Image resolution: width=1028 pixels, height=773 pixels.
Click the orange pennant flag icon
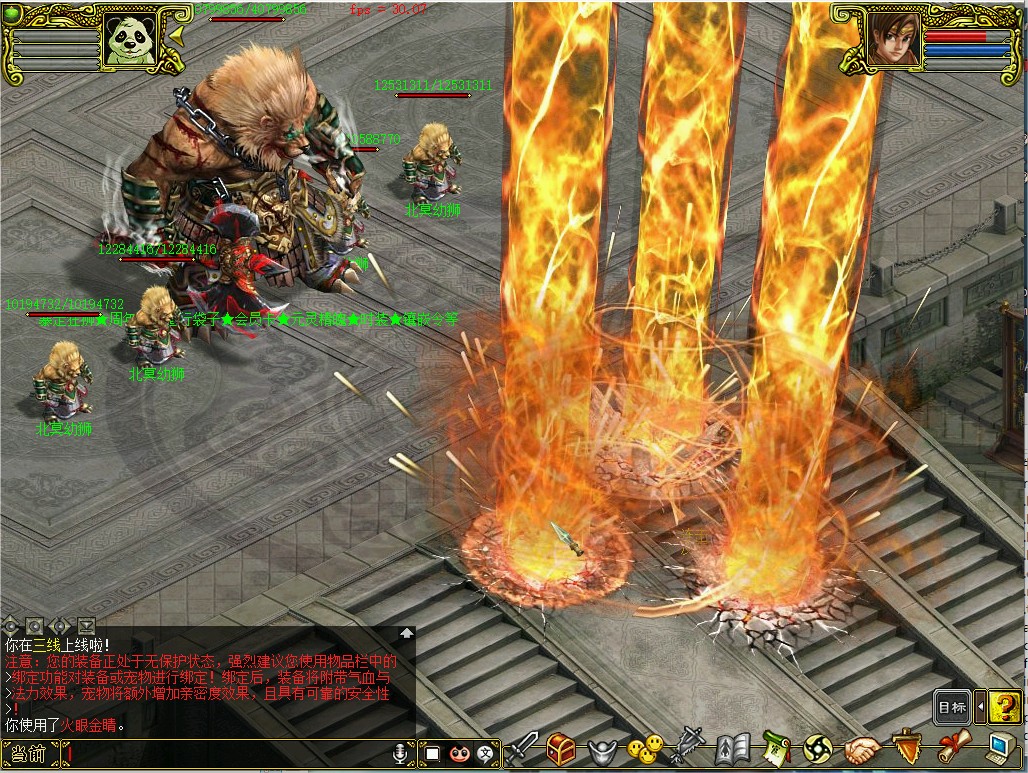tap(905, 749)
